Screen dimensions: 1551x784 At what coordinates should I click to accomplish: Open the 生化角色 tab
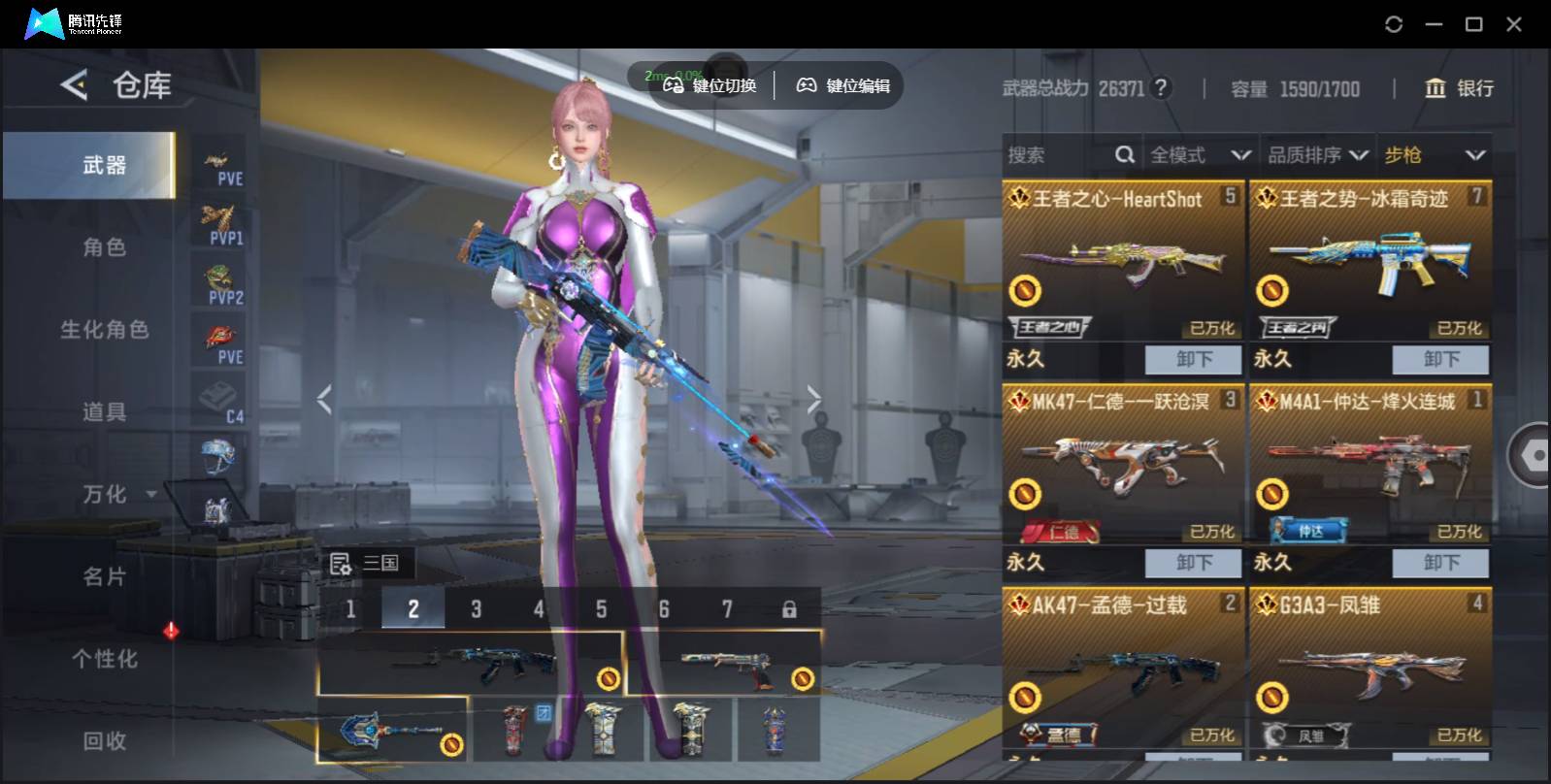104,330
